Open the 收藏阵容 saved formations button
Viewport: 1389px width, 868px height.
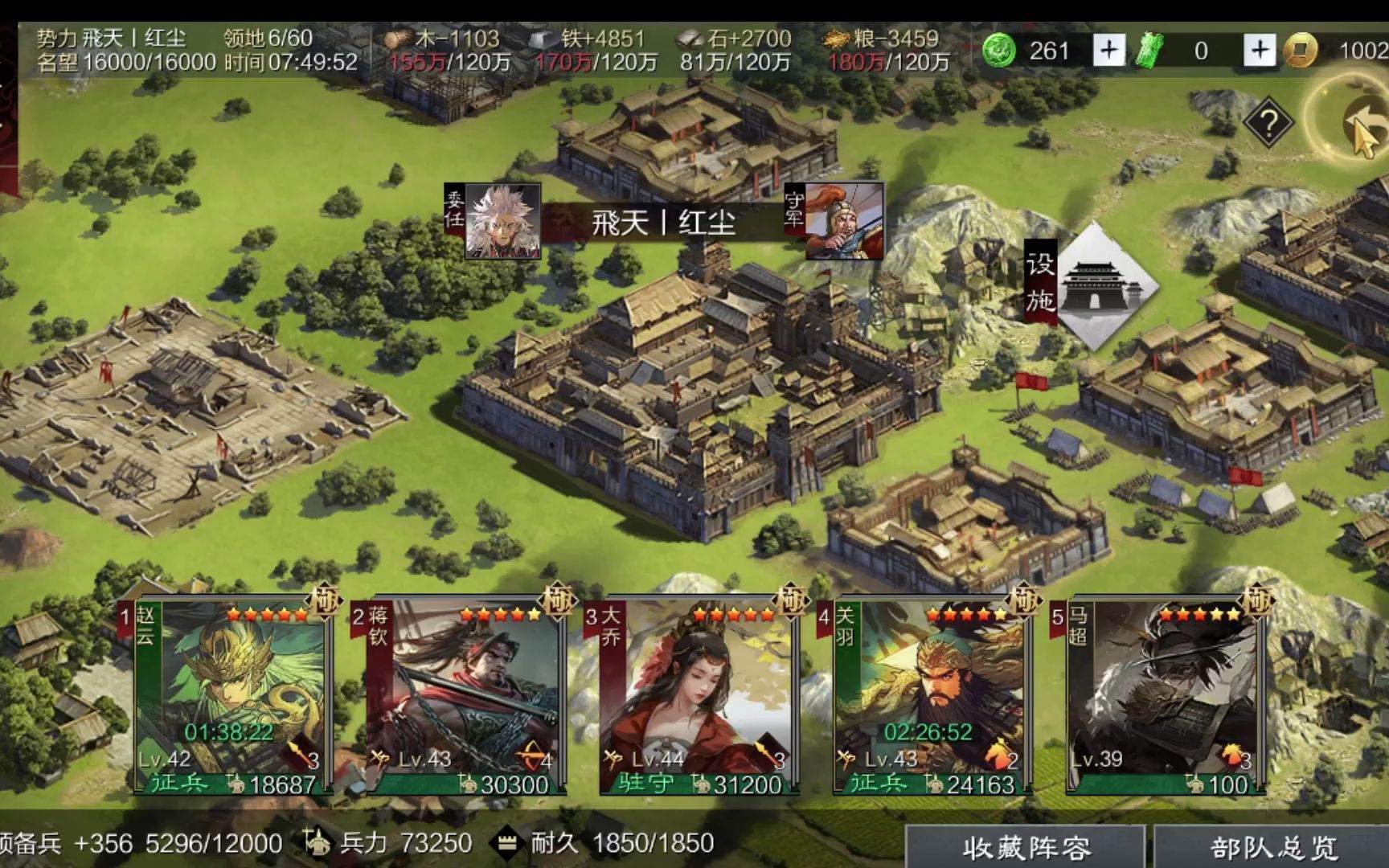pos(1026,847)
